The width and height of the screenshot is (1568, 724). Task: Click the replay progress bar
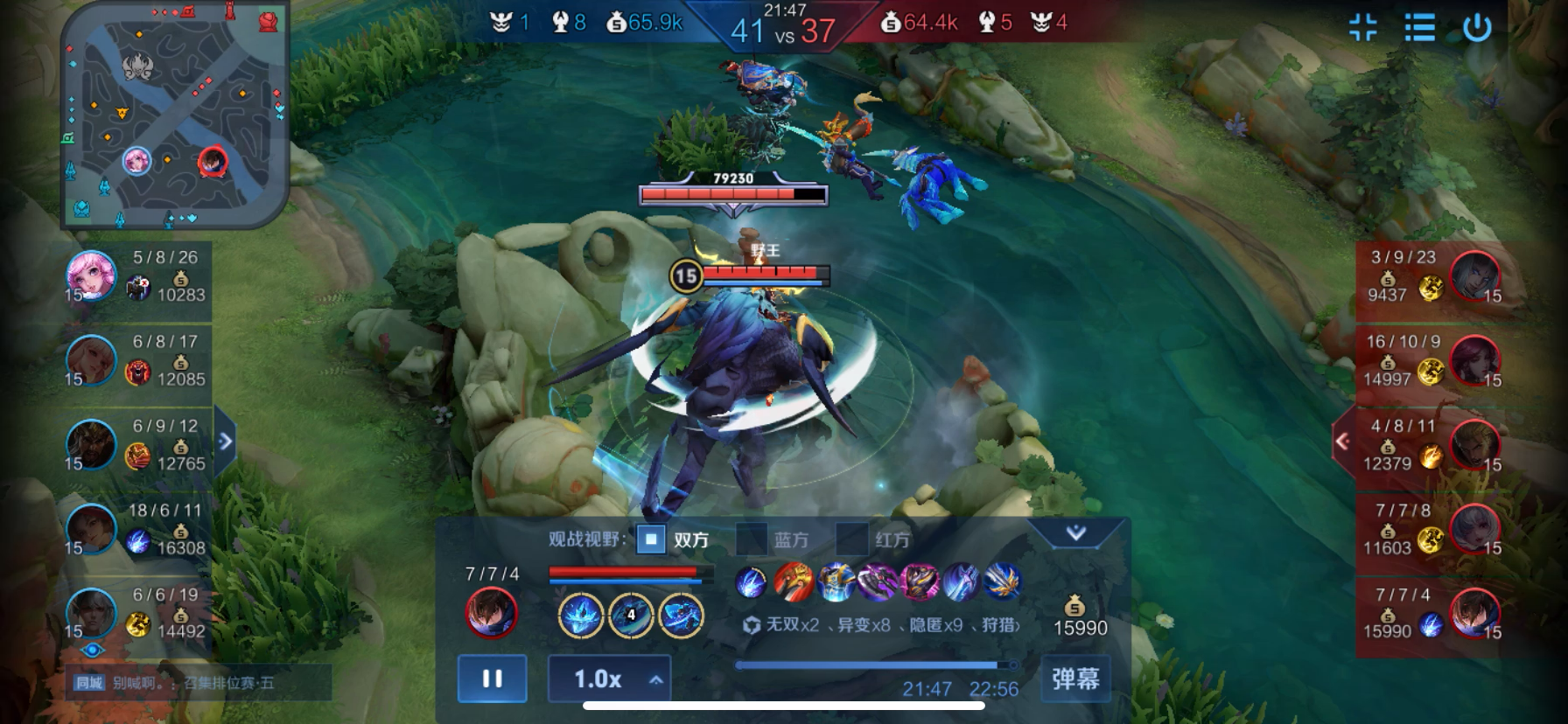[875, 665]
